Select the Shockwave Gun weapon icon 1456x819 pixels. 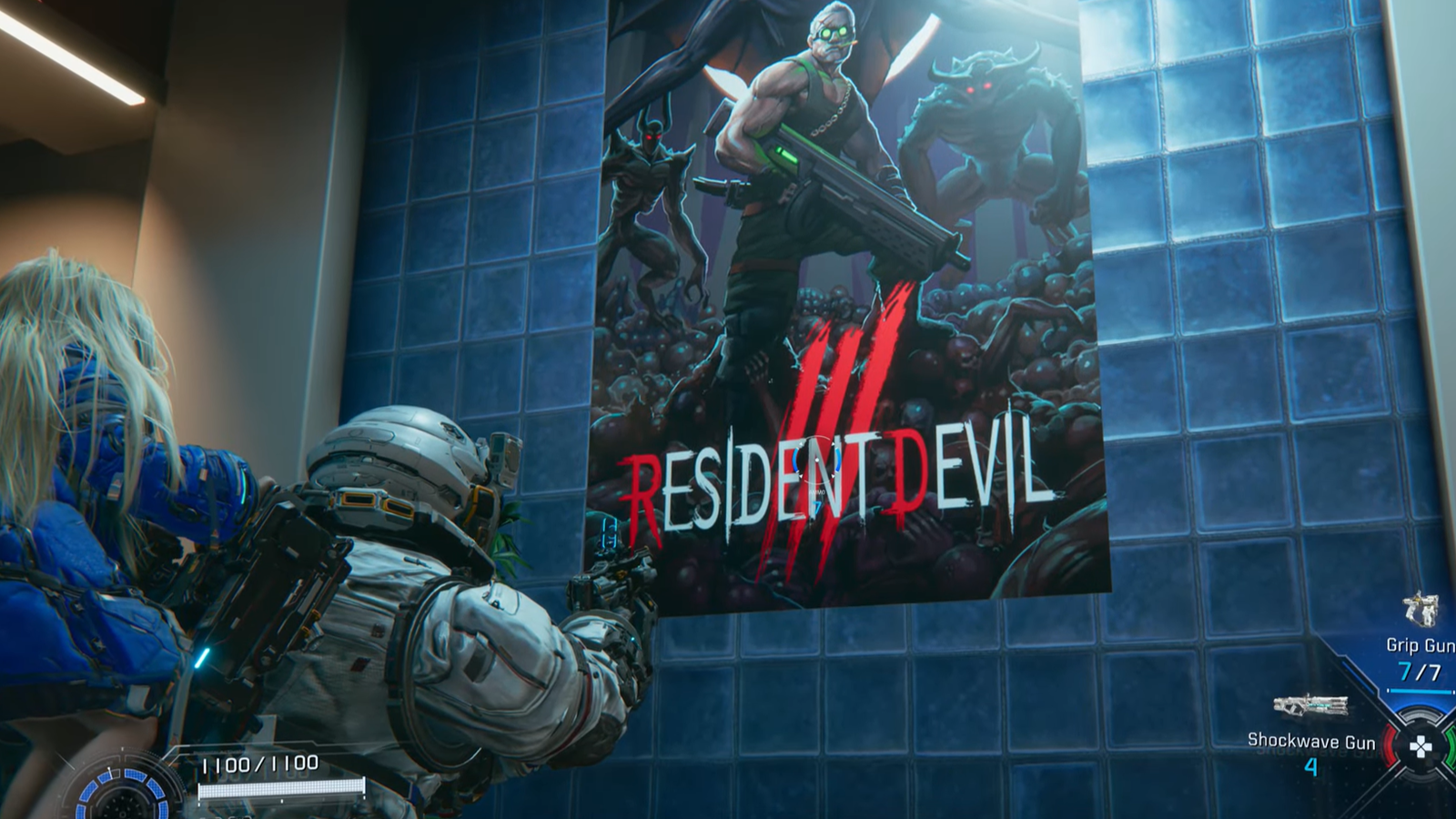click(1312, 704)
